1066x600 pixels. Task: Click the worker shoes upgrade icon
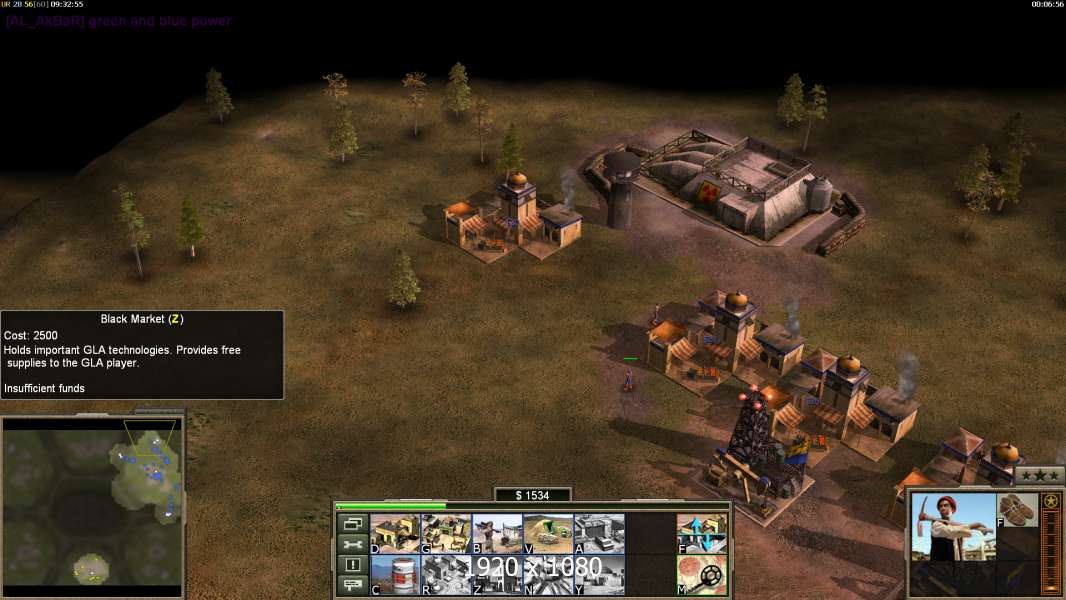[x=1017, y=509]
